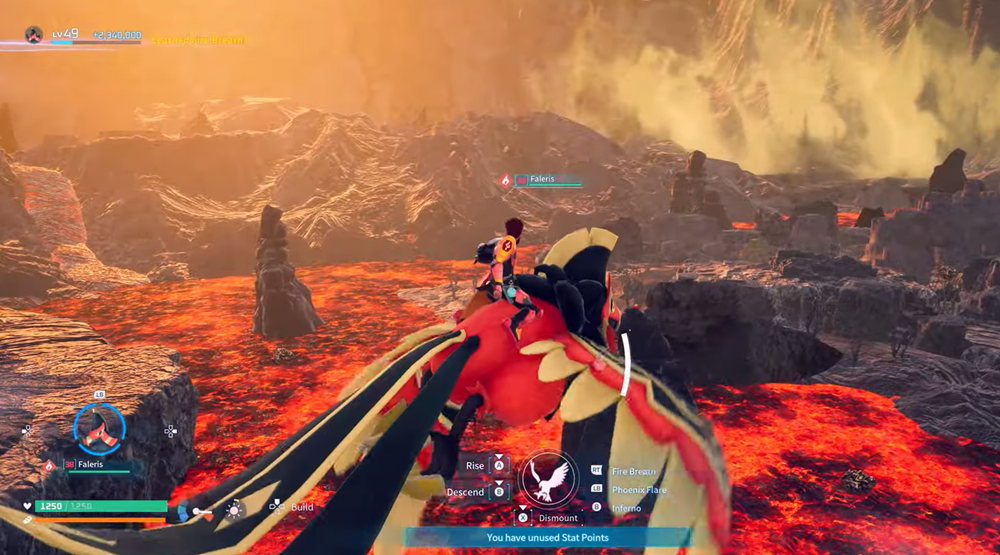Activate the Fire Breath skill
Image resolution: width=1000 pixels, height=555 pixels.
(634, 470)
